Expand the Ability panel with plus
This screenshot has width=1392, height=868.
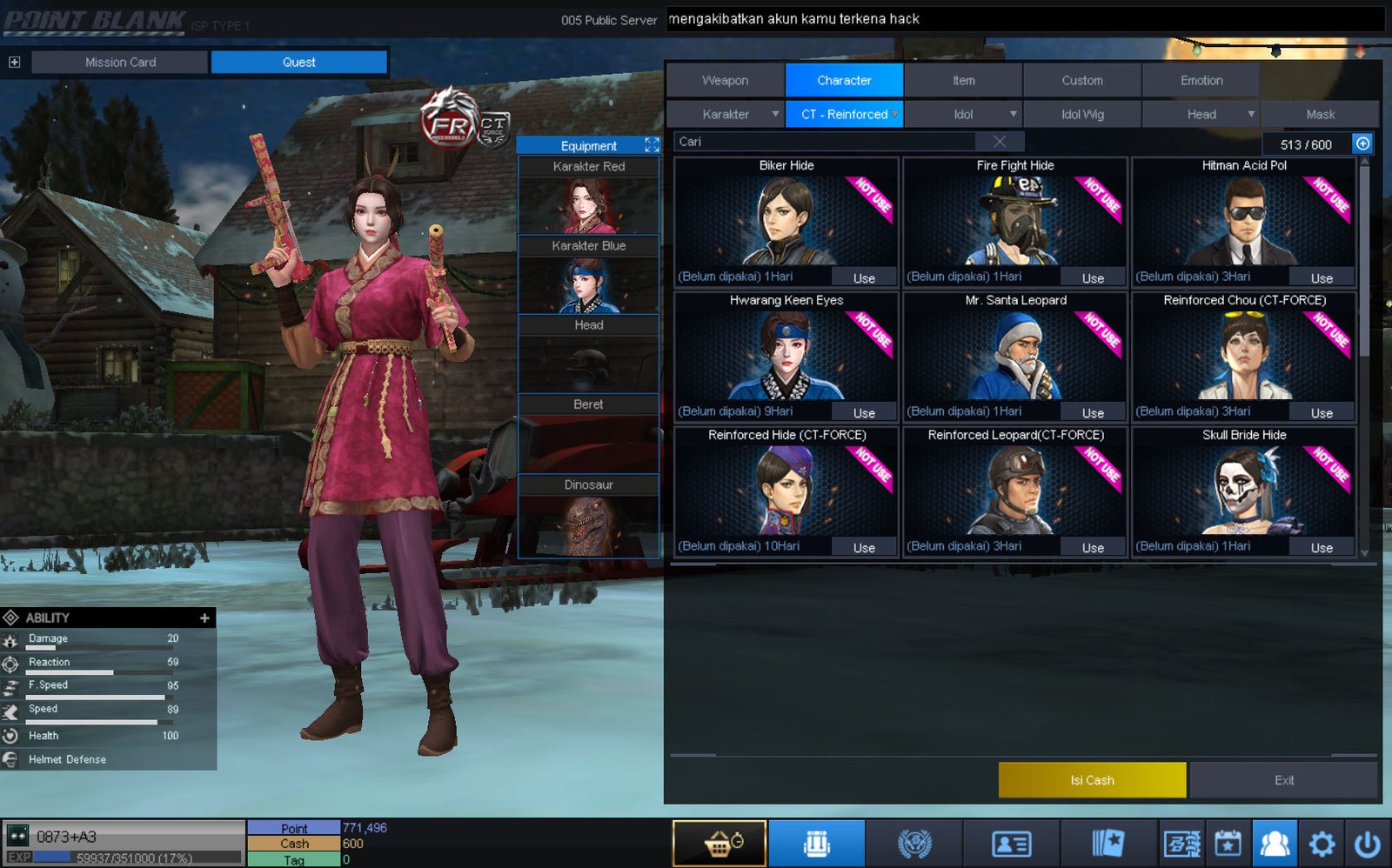[x=204, y=618]
